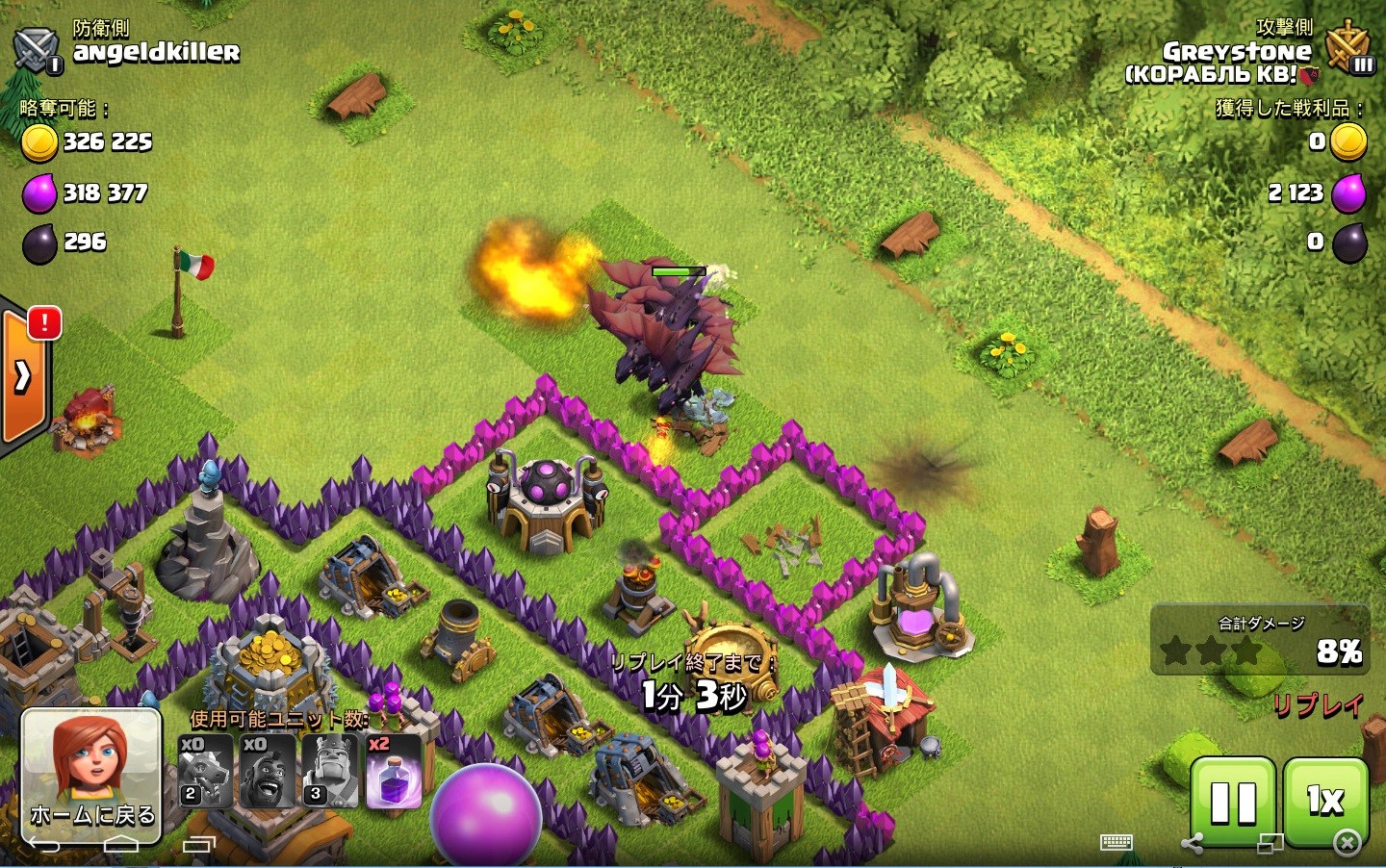
Task: Select the Barbarian King slot
Action: tap(329, 771)
